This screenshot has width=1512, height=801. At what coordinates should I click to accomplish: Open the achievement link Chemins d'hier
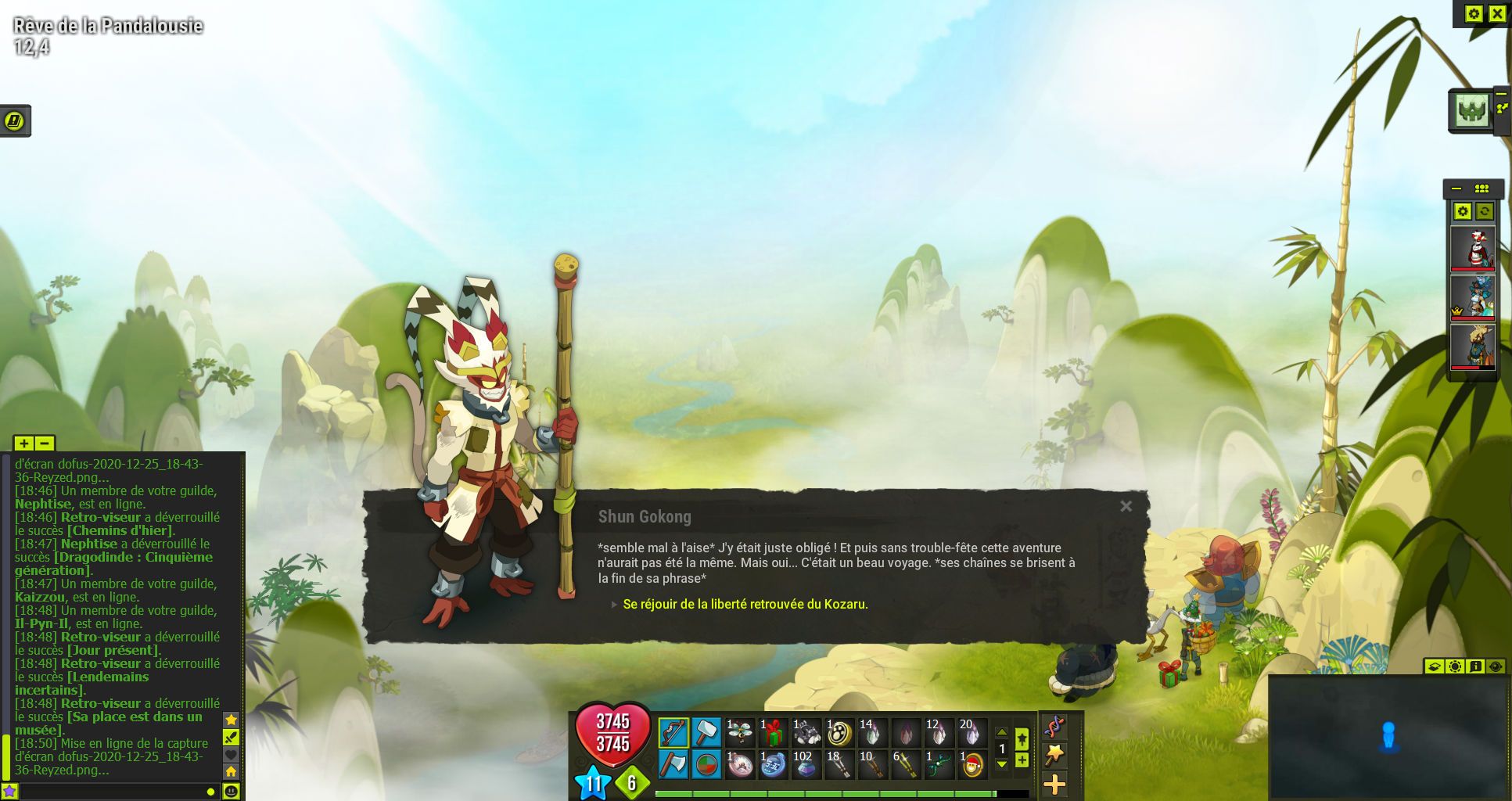(120, 530)
